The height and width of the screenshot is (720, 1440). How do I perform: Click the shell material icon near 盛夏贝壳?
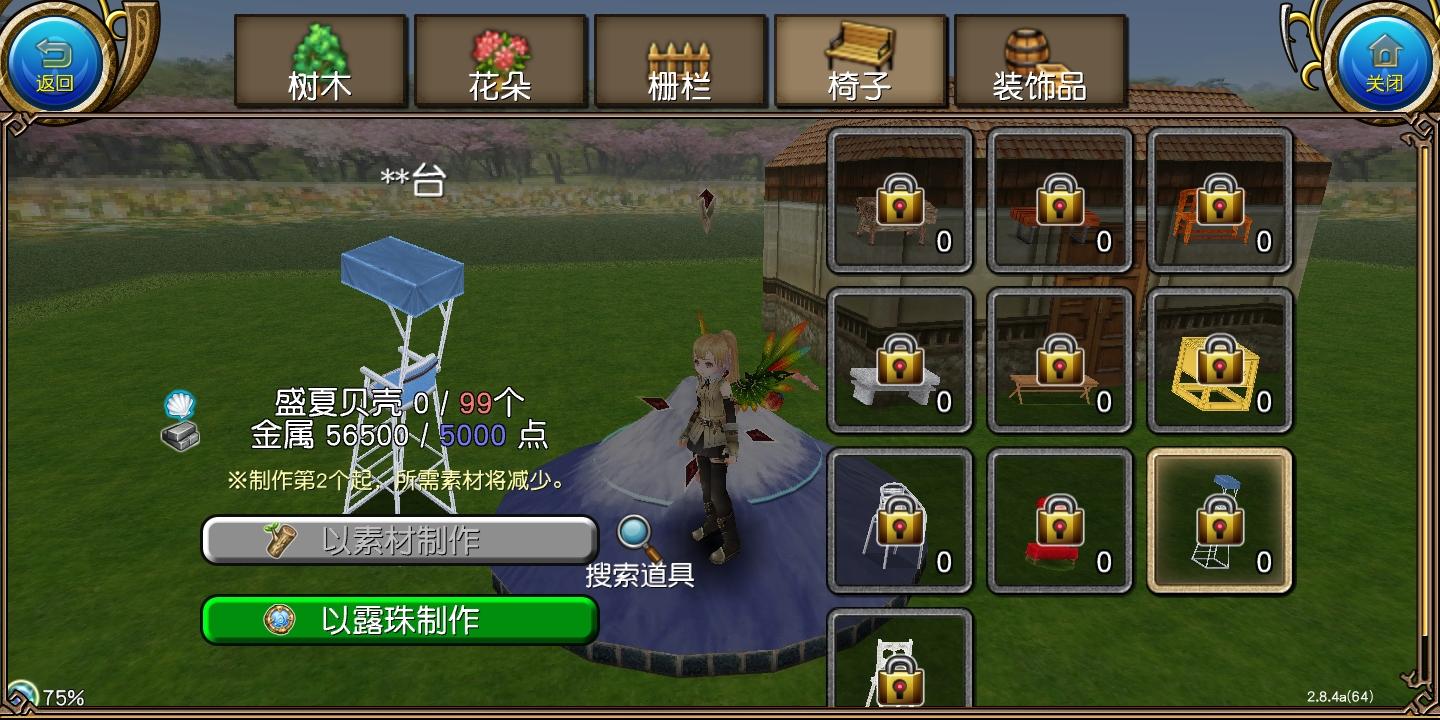pyautogui.click(x=181, y=404)
